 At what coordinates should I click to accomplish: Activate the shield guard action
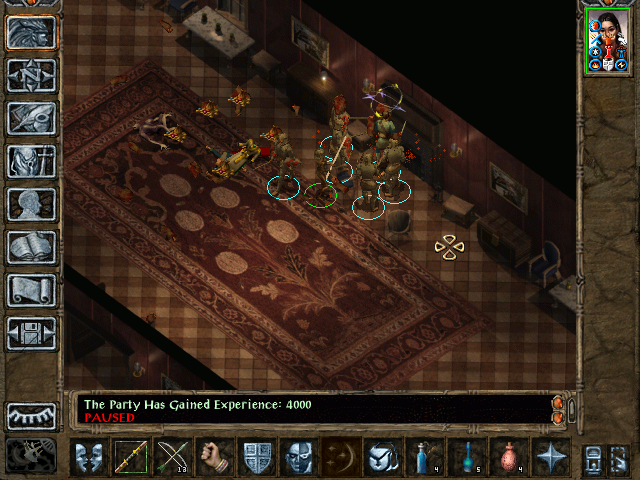pyautogui.click(x=257, y=457)
